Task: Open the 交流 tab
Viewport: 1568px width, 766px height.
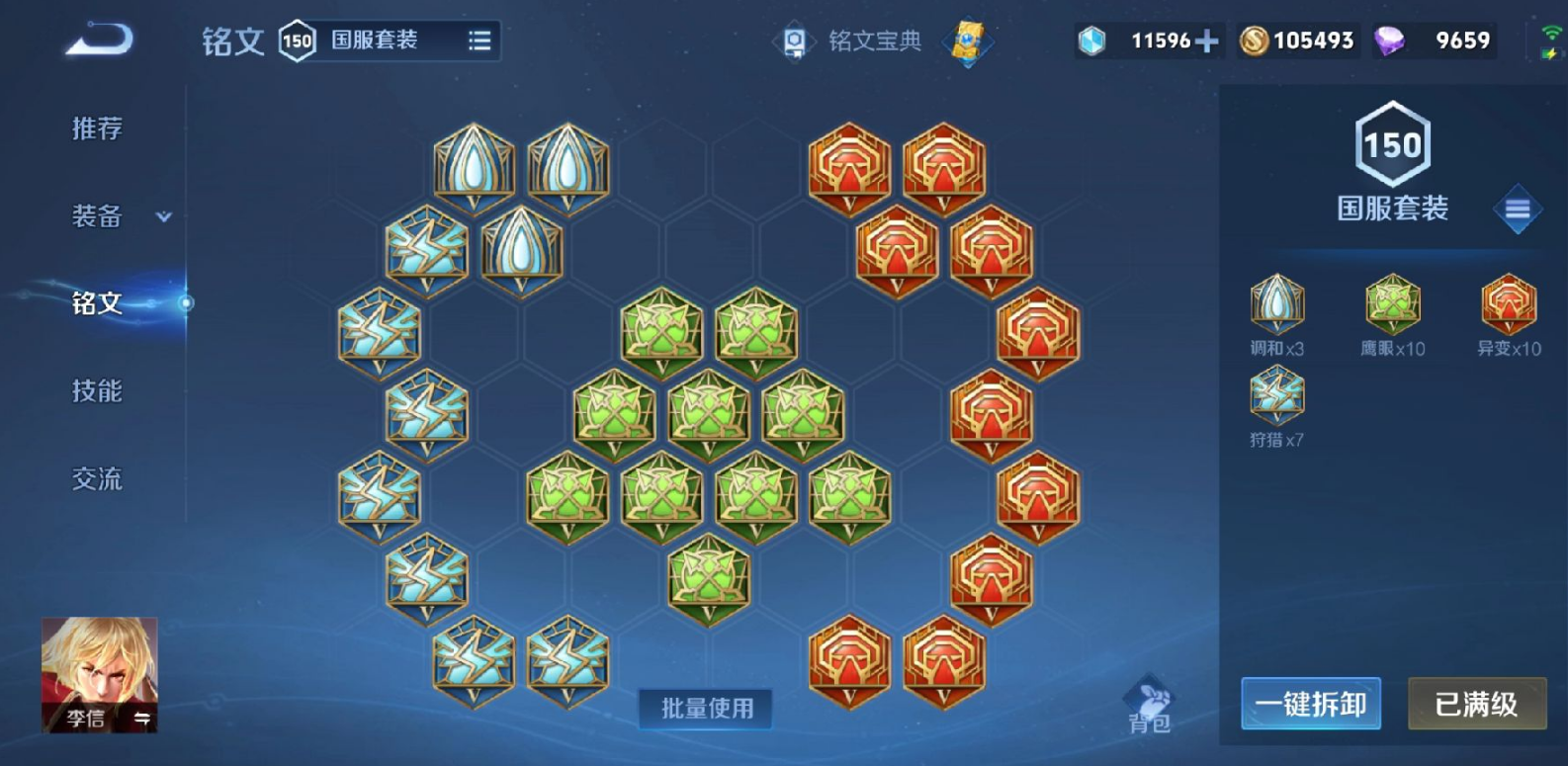Action: click(x=97, y=479)
